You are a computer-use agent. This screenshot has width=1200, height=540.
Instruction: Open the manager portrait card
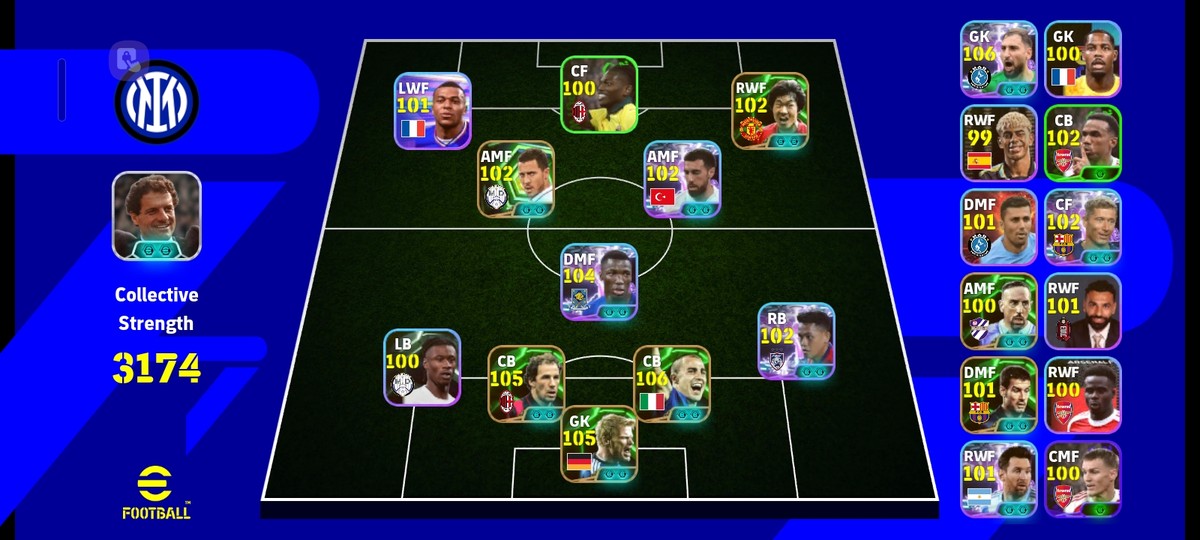click(x=156, y=216)
